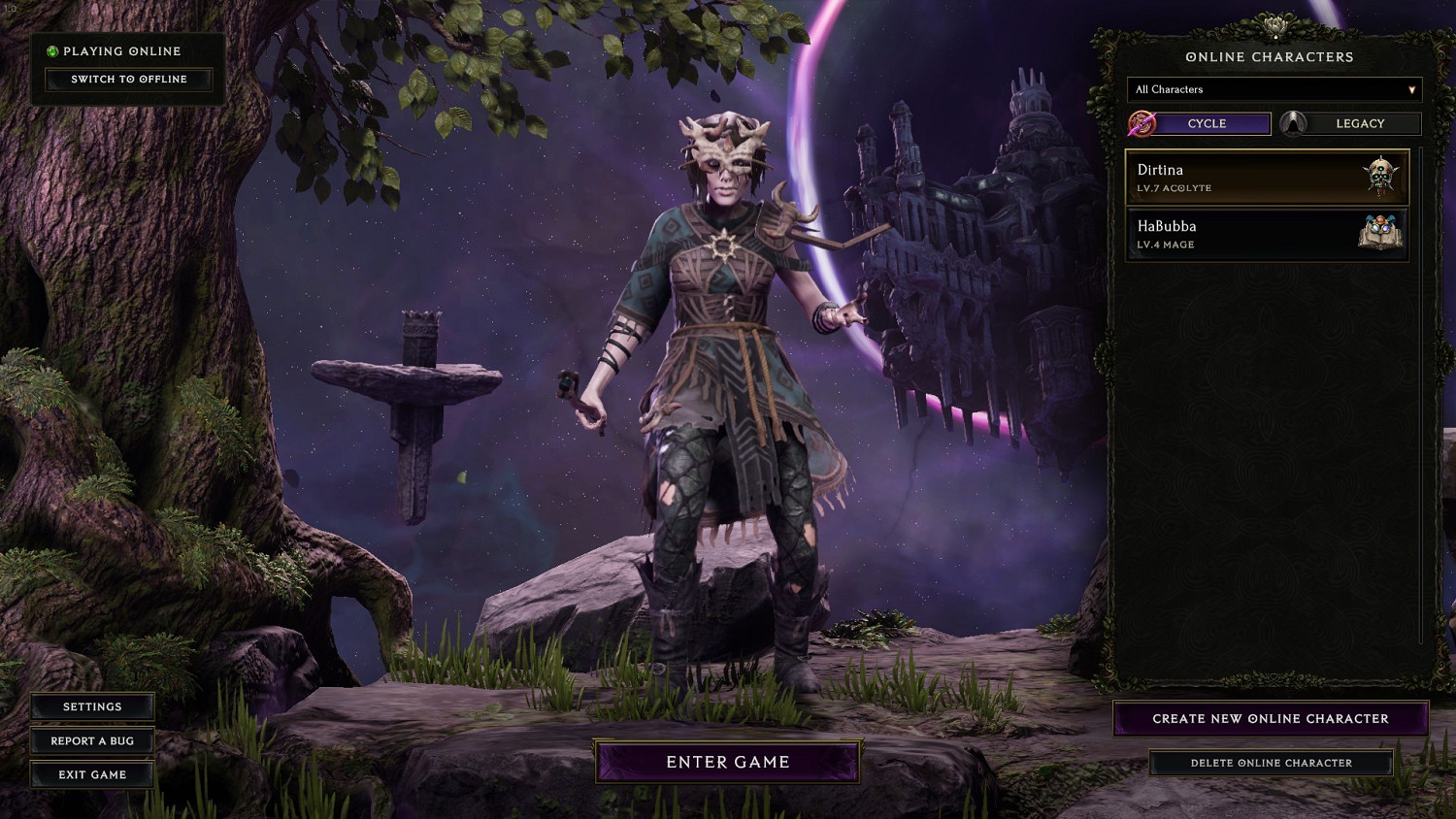The height and width of the screenshot is (819, 1456).
Task: Exit the game
Action: (x=92, y=774)
